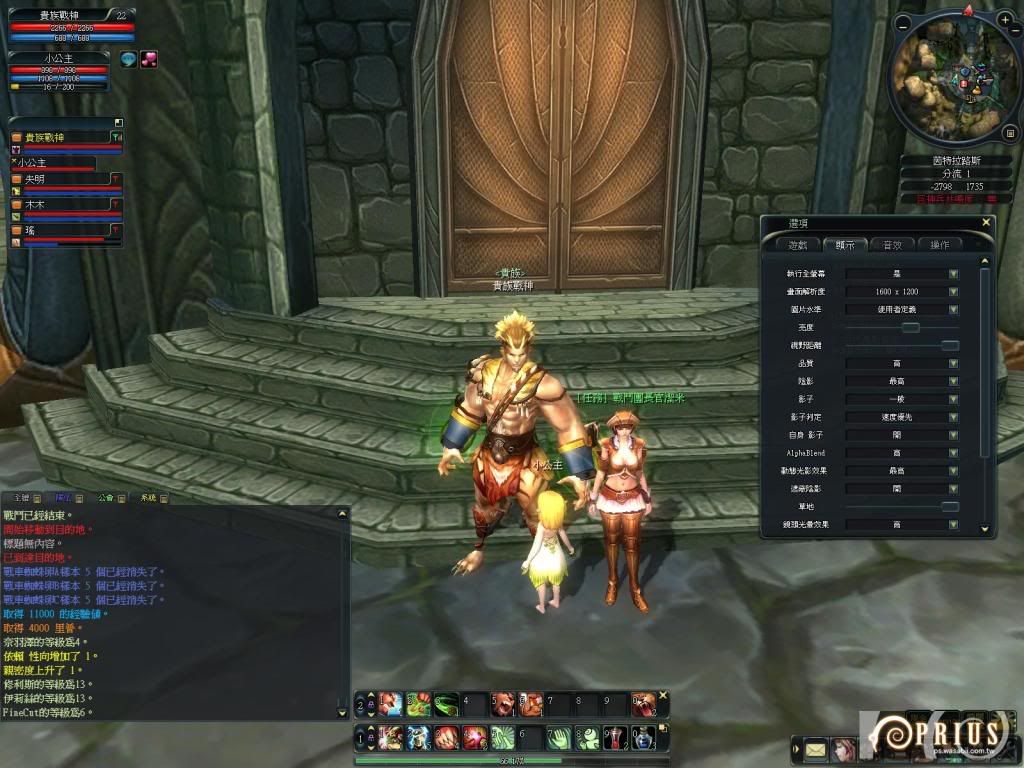Close the 選項 options panel
Viewport: 1024px width, 768px height.
(986, 223)
